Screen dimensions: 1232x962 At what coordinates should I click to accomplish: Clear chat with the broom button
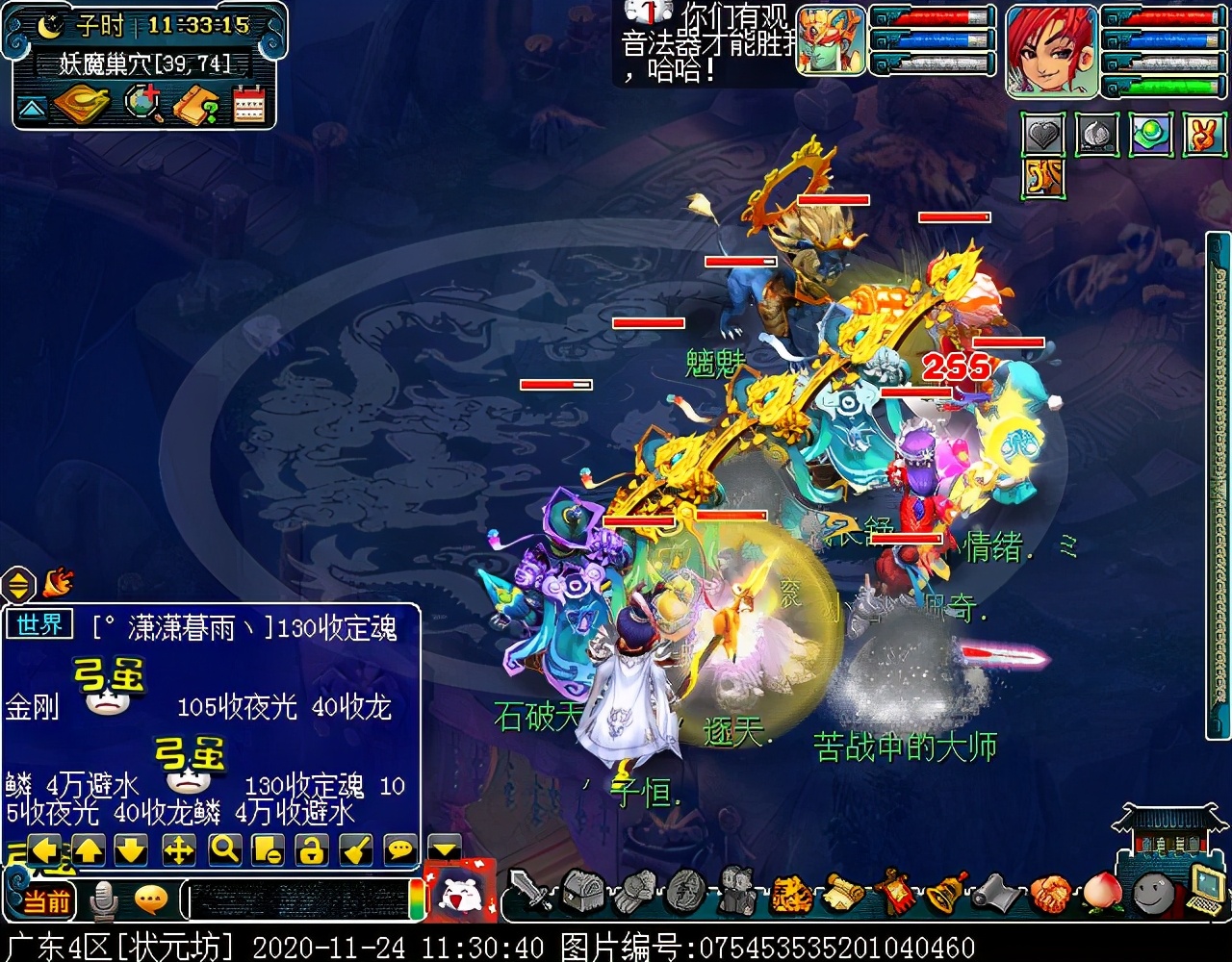[x=354, y=848]
